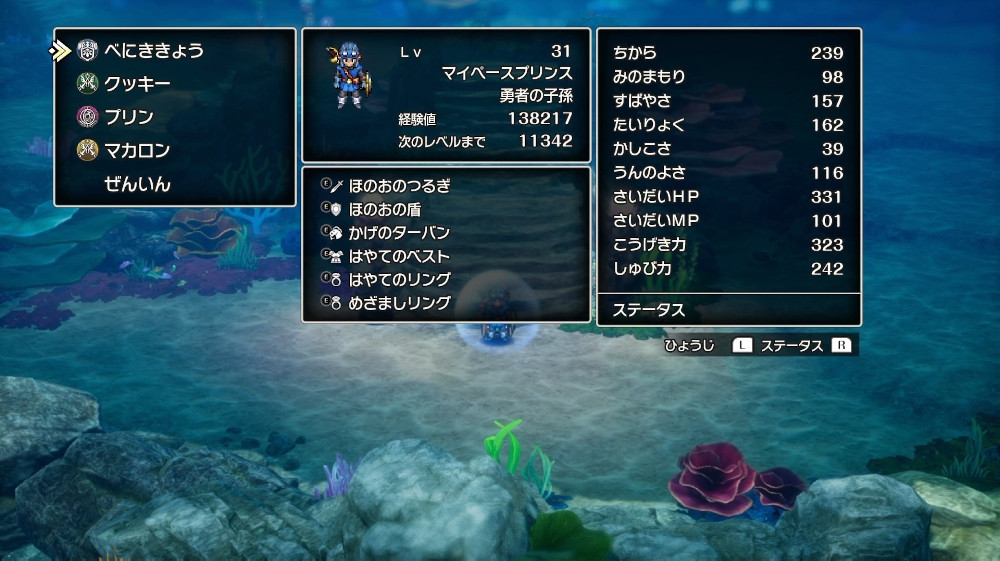Select the かげのターバン headgear slot

(x=399, y=233)
